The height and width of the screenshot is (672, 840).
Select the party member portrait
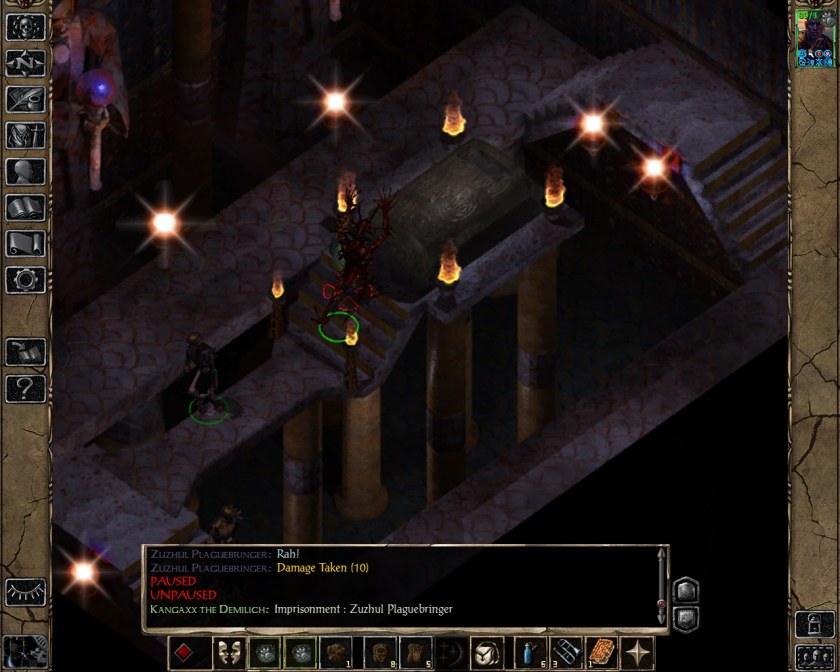[x=814, y=40]
